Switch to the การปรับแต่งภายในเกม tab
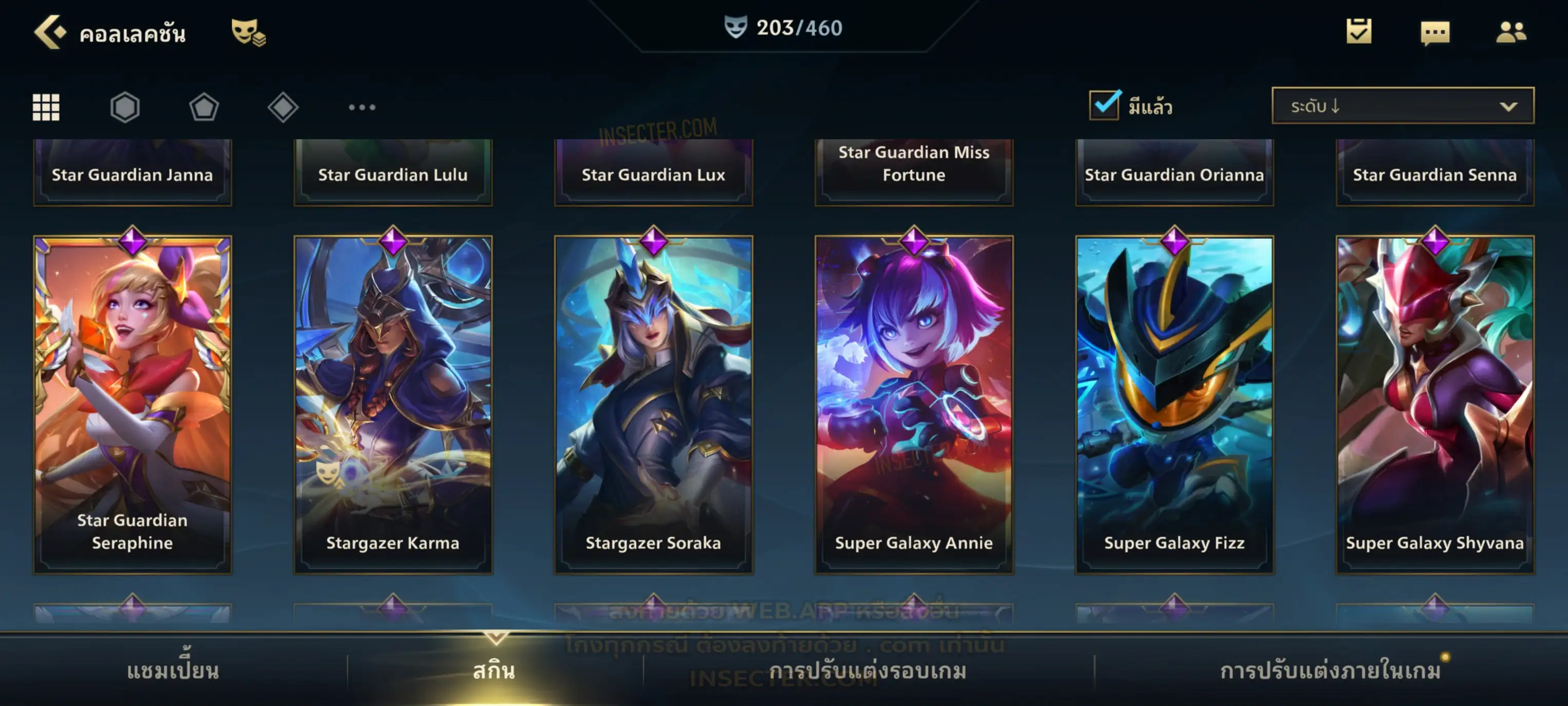The height and width of the screenshot is (706, 1568). 1331,671
